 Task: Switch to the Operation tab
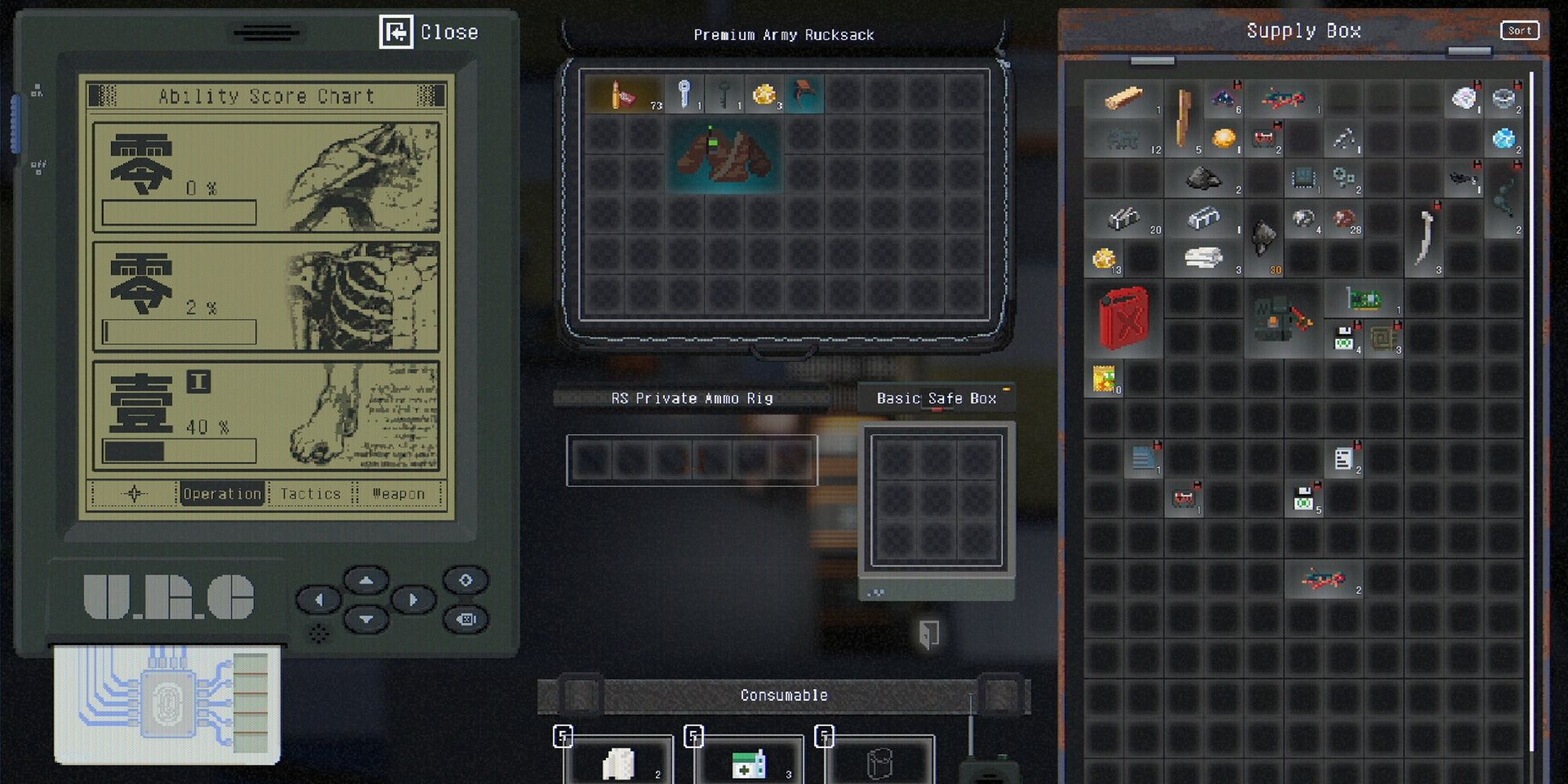point(222,494)
